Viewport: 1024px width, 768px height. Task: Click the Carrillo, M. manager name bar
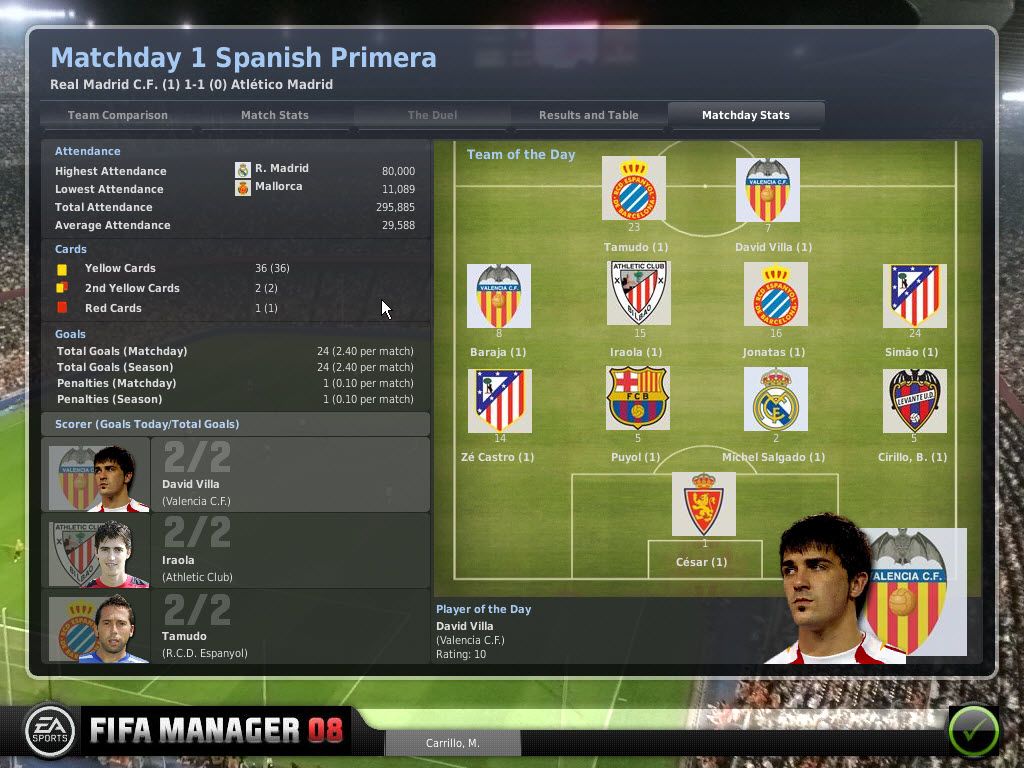pos(453,743)
